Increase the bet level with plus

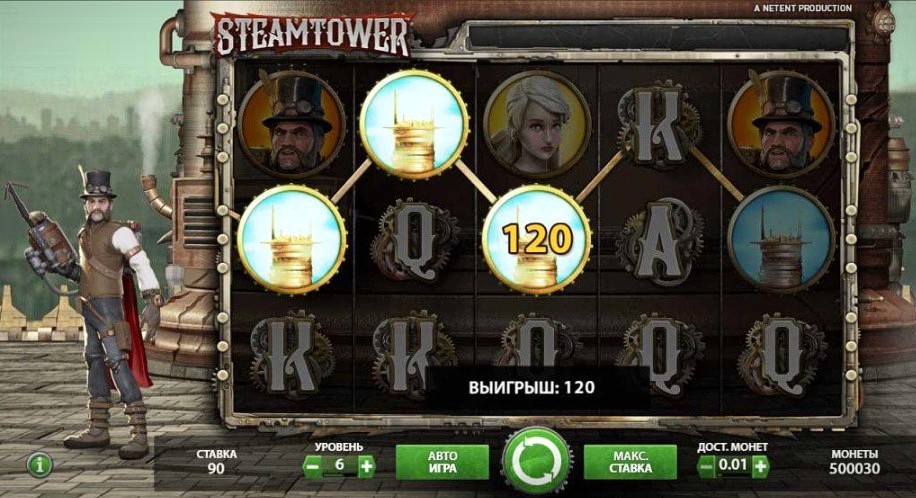(x=366, y=465)
